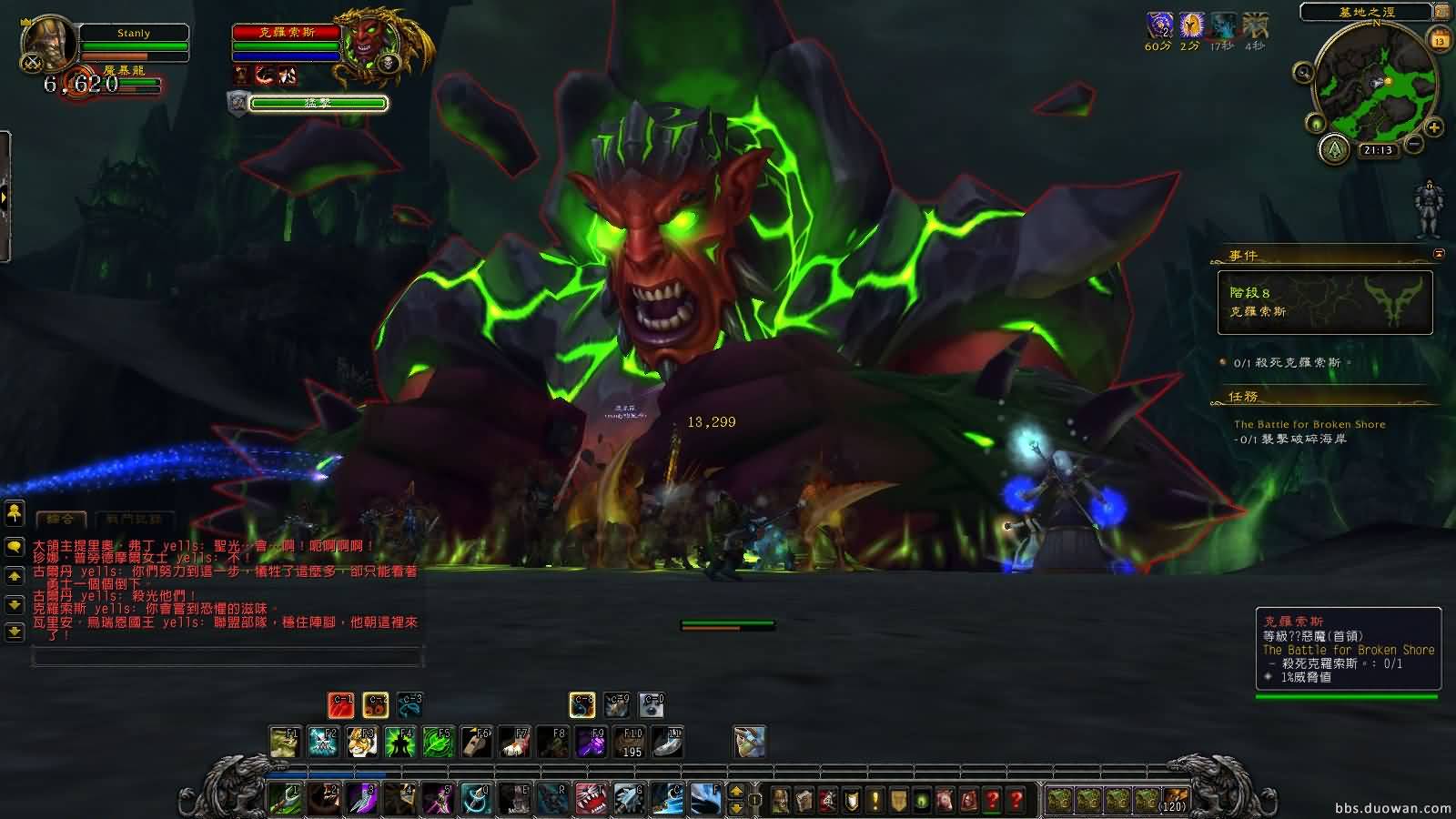Select the demon boss target portrait

[x=373, y=44]
